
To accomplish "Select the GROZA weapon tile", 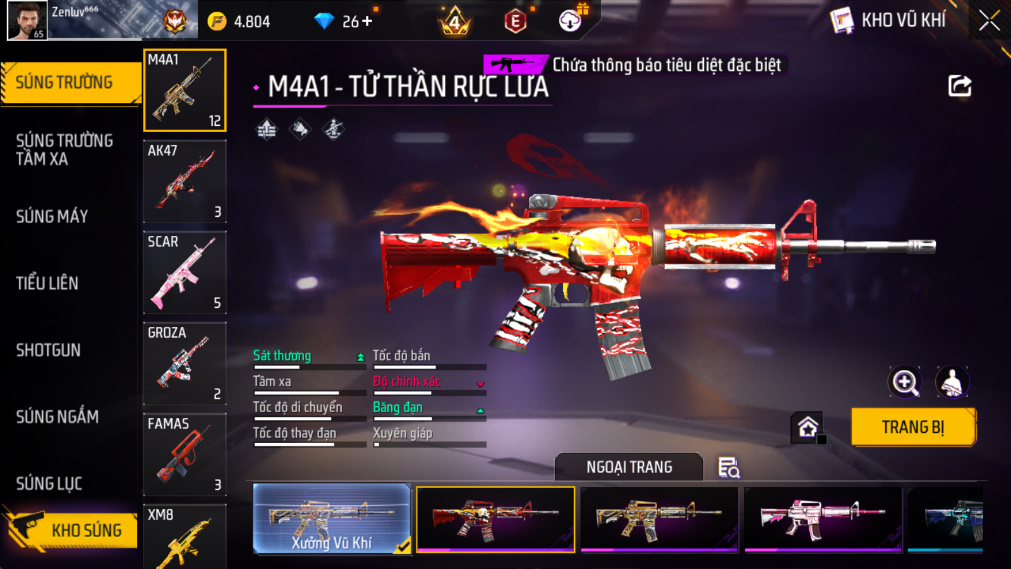I will pos(185,363).
